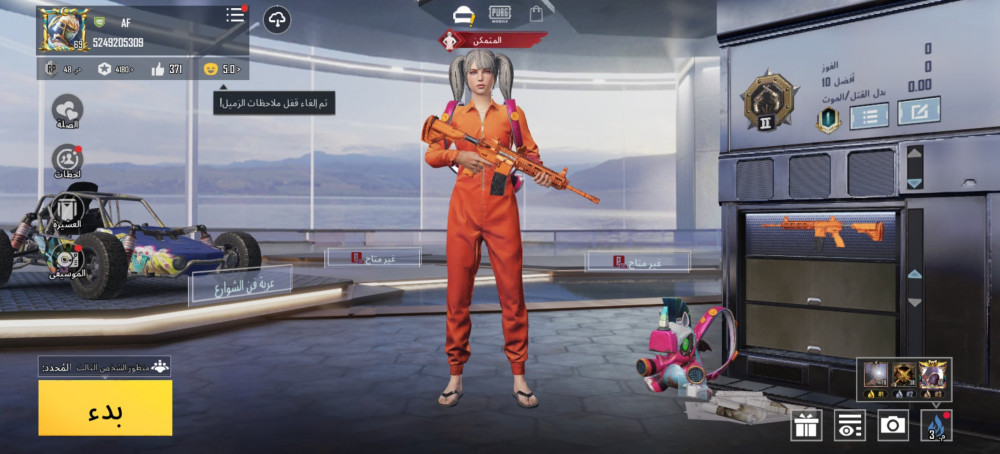
Task: Tap the yellow start button
Action: (105, 407)
